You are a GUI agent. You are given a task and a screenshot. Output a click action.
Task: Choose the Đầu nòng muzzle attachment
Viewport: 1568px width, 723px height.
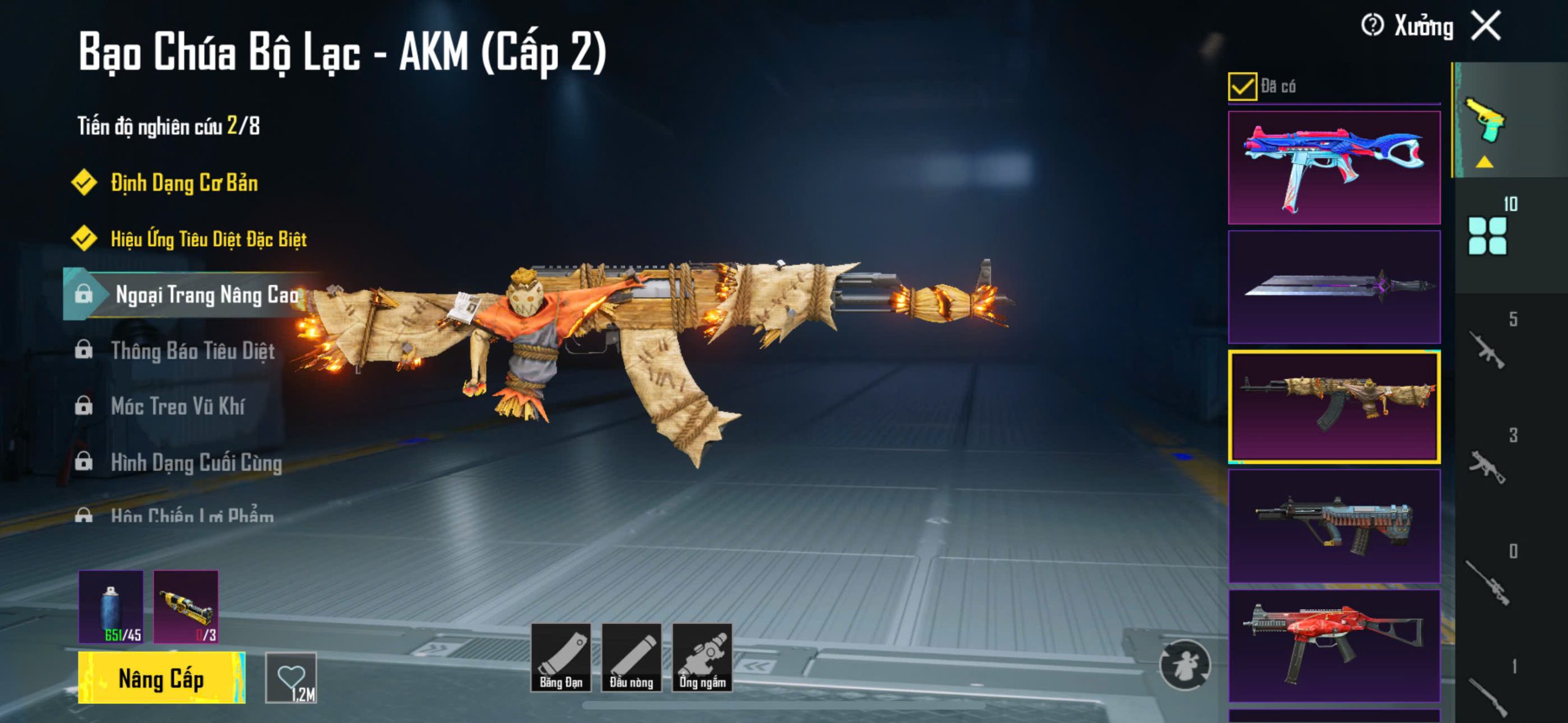coord(631,658)
